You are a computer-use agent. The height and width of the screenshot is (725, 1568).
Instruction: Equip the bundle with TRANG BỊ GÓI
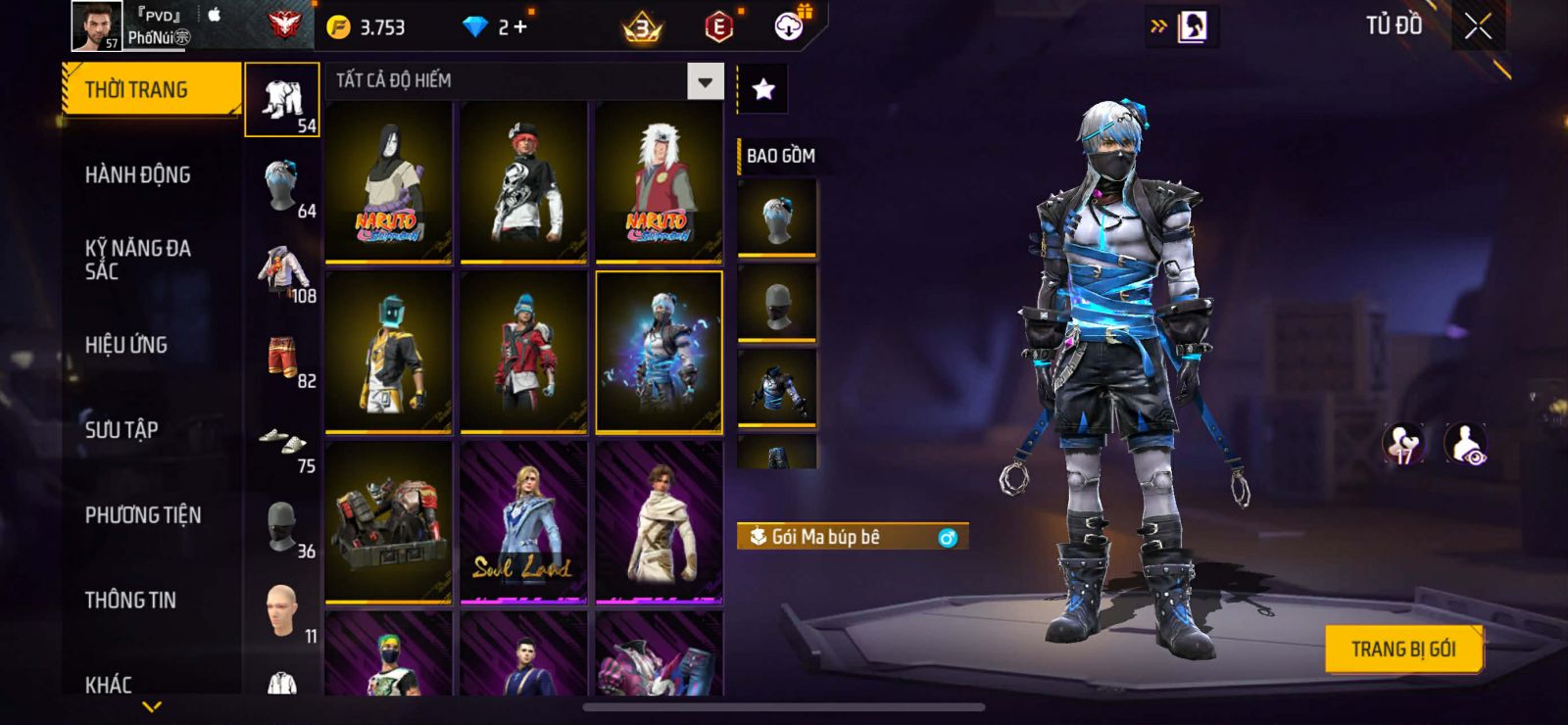point(1402,650)
